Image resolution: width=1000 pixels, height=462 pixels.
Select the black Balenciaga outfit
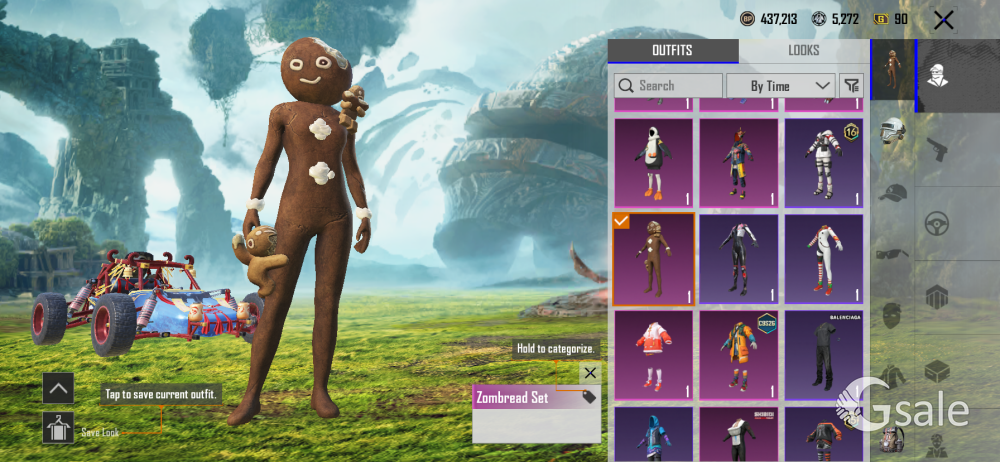[823, 353]
